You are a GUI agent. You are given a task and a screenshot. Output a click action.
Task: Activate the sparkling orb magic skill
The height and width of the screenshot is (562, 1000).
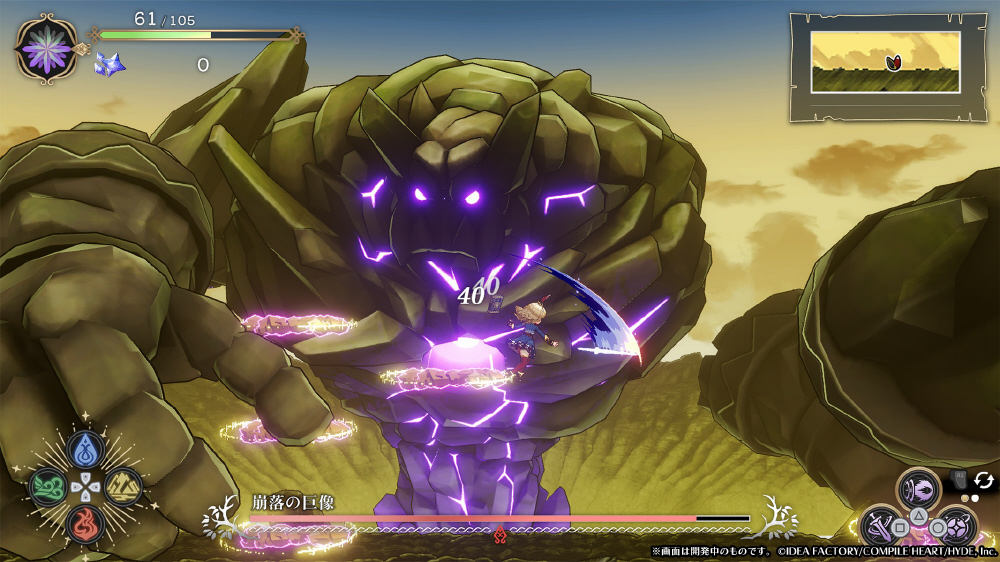[x=956, y=526]
